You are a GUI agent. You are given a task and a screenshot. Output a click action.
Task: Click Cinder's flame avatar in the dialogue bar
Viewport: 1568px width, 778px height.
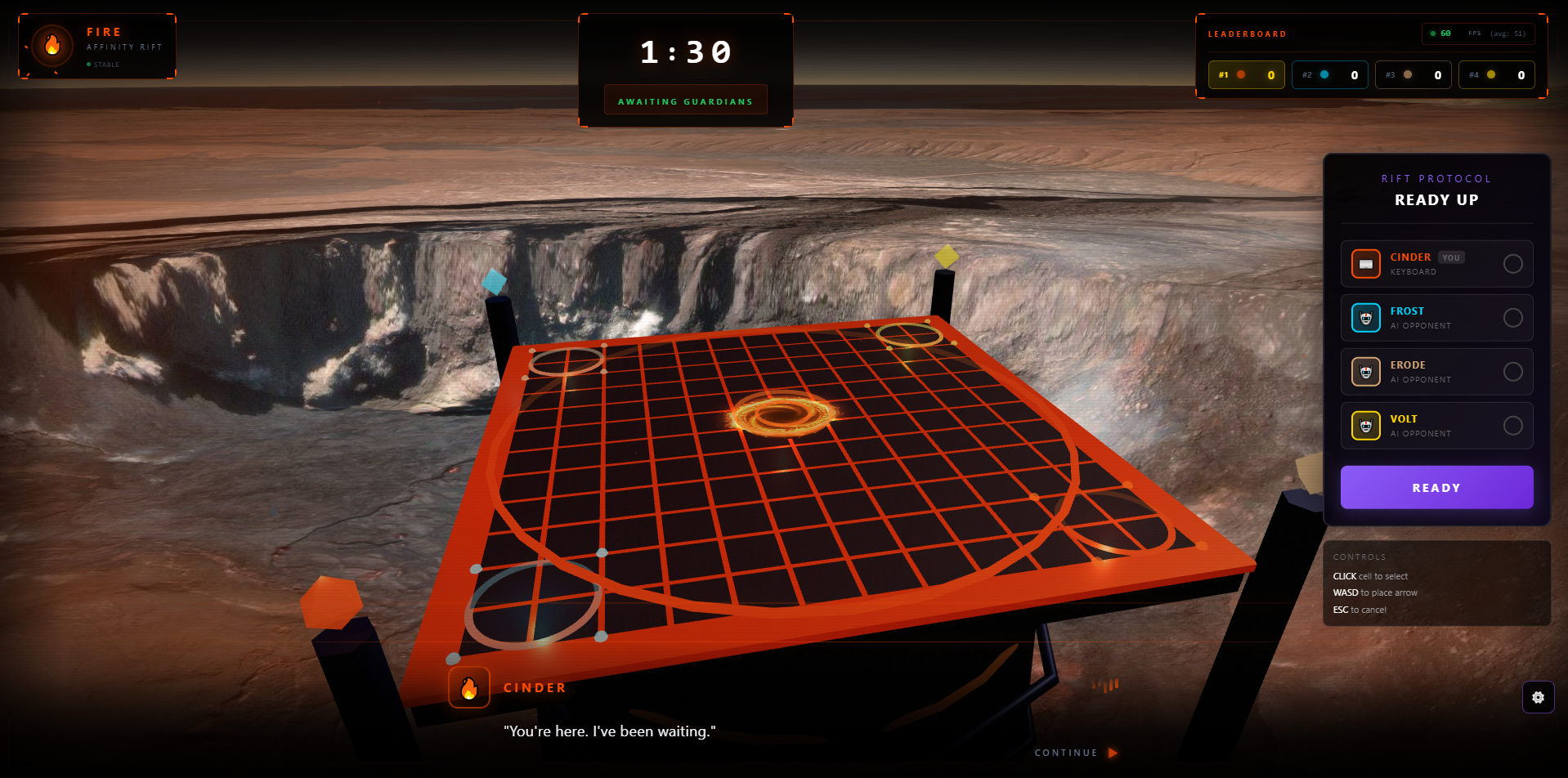468,687
